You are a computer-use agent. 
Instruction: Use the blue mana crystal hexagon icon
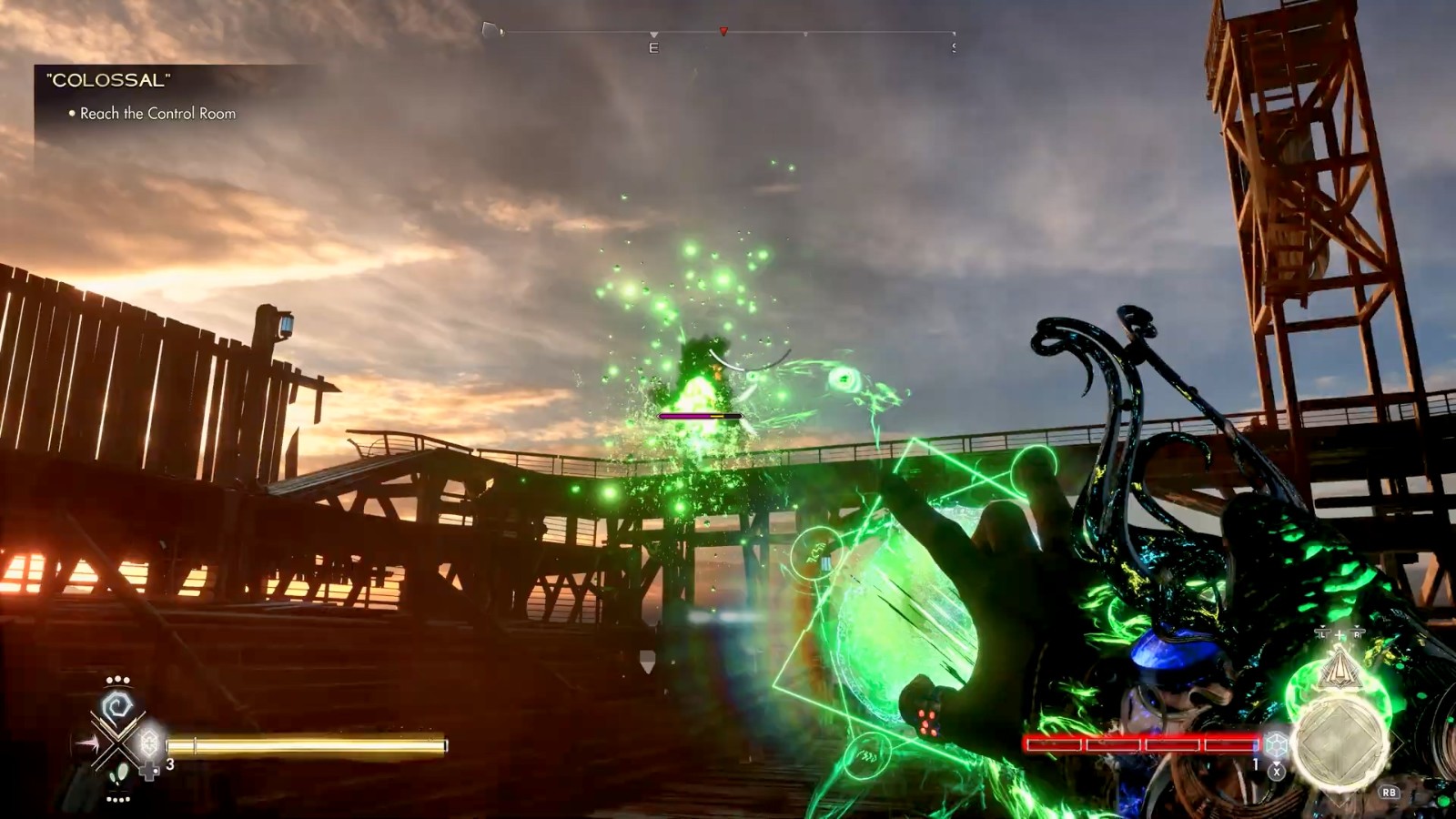pos(1277,744)
